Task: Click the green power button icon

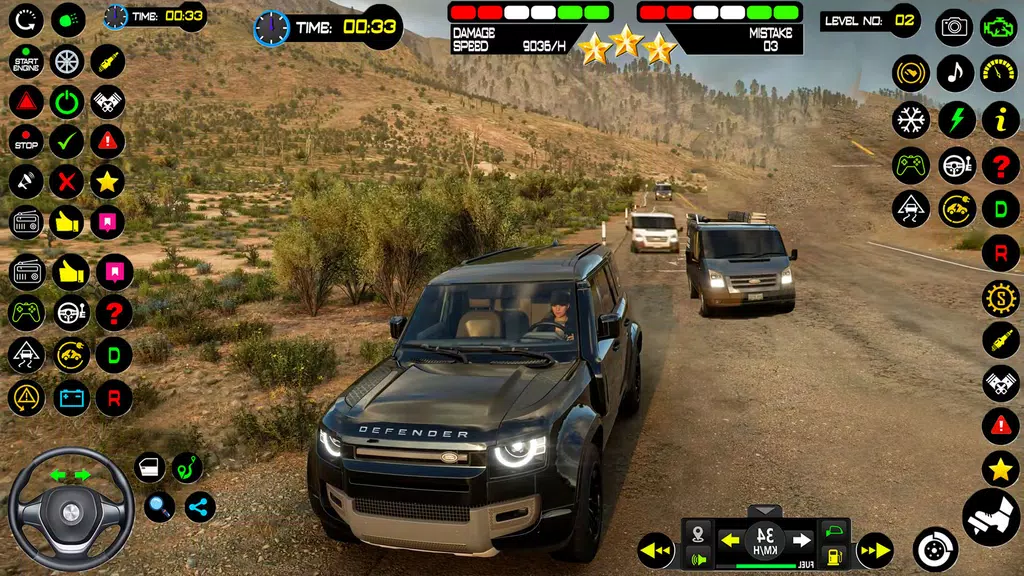Action: pyautogui.click(x=67, y=102)
